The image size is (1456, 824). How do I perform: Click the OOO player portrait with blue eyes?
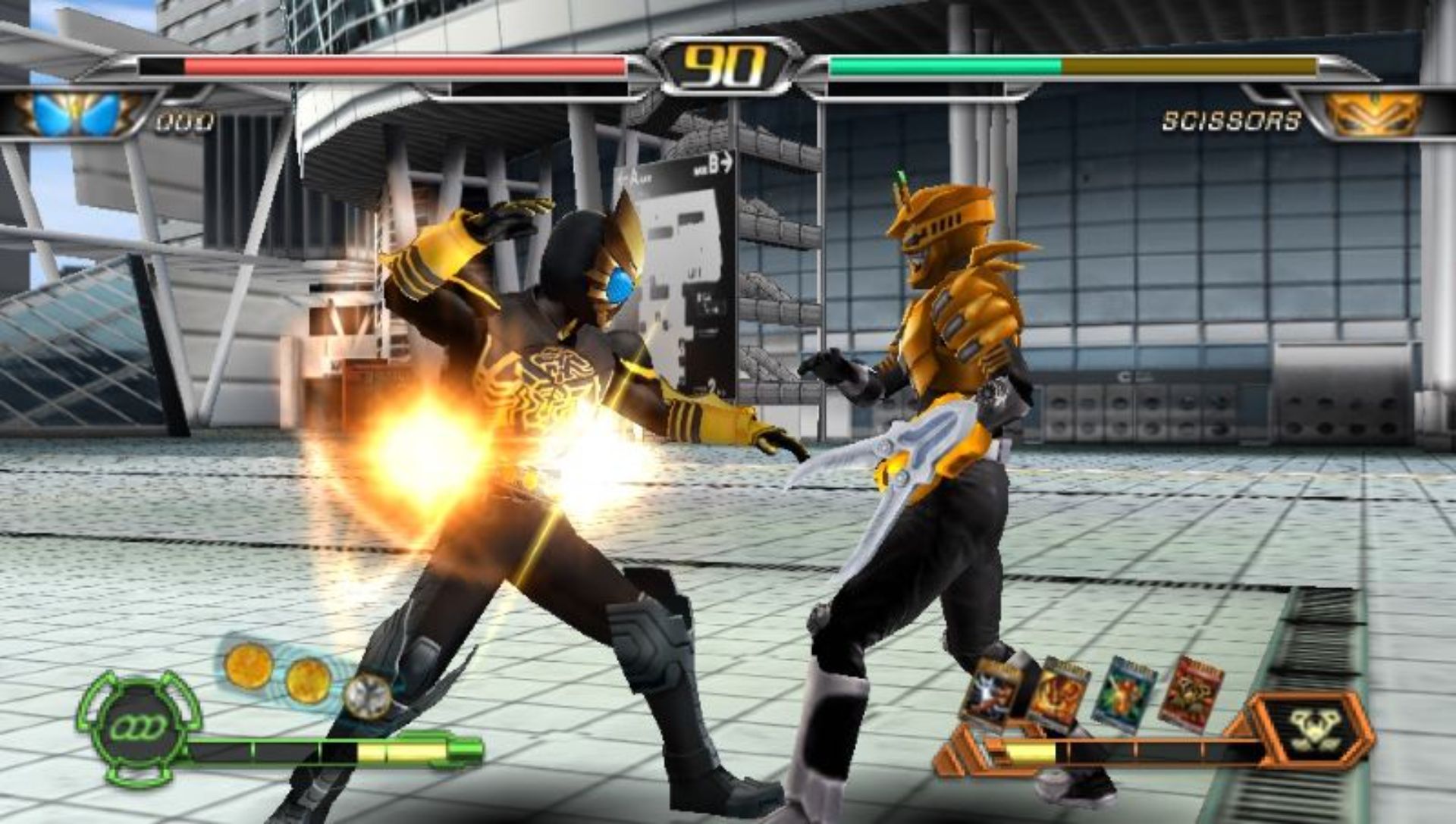point(78,114)
